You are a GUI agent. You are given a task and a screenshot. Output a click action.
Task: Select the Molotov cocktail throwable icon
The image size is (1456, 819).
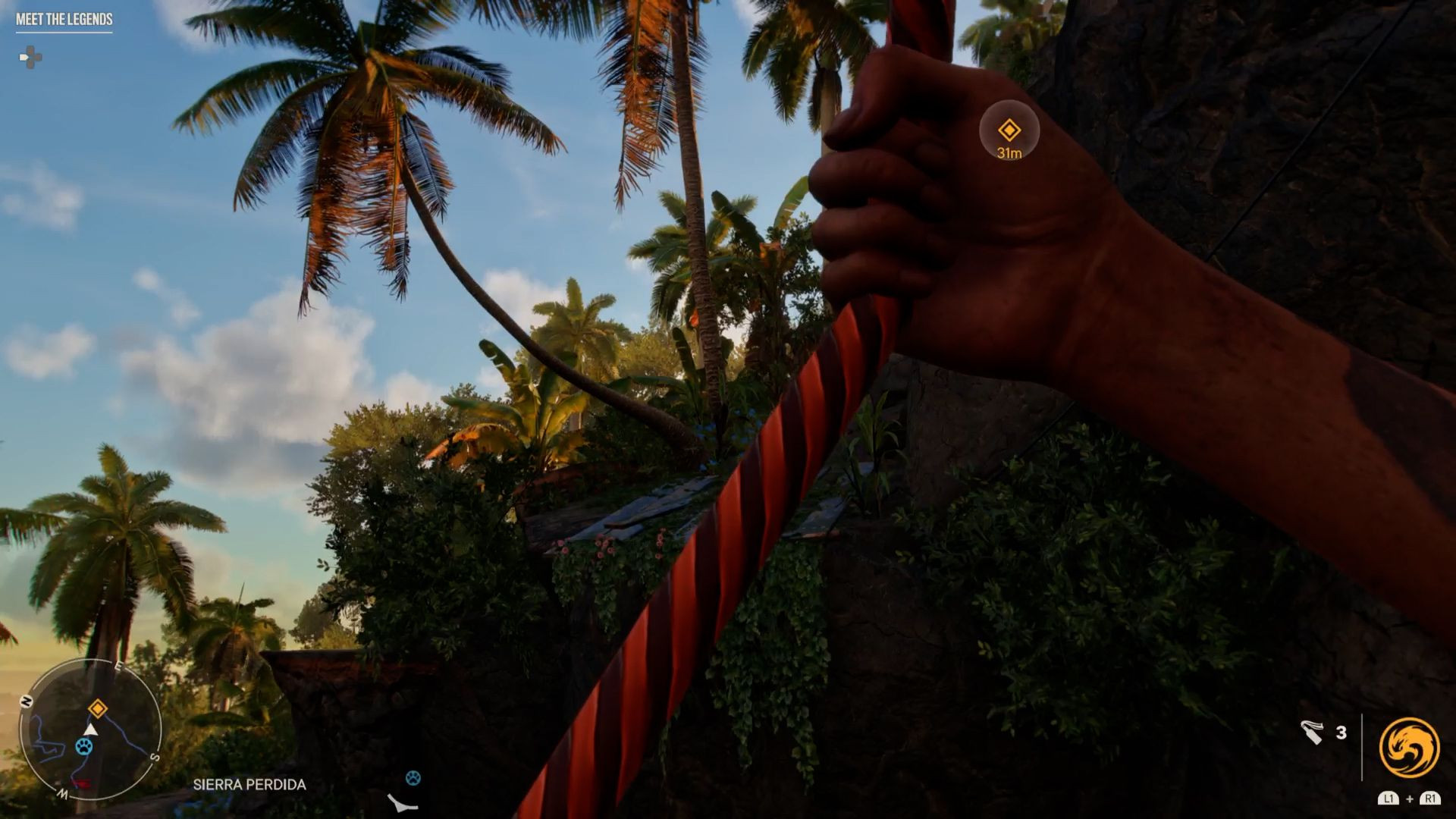[x=1313, y=732]
